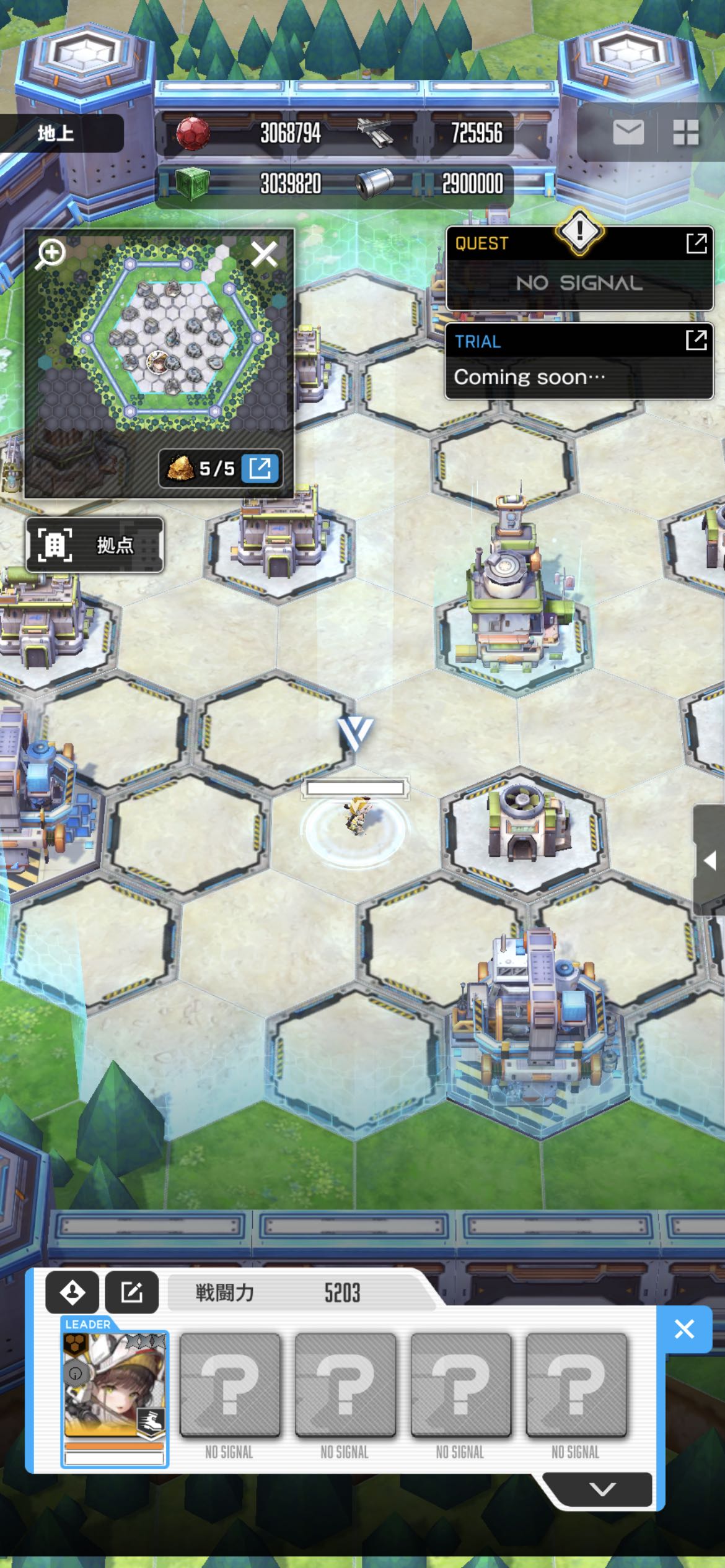Select the 地上 surface area label
This screenshot has height=1568, width=725.
[x=56, y=133]
